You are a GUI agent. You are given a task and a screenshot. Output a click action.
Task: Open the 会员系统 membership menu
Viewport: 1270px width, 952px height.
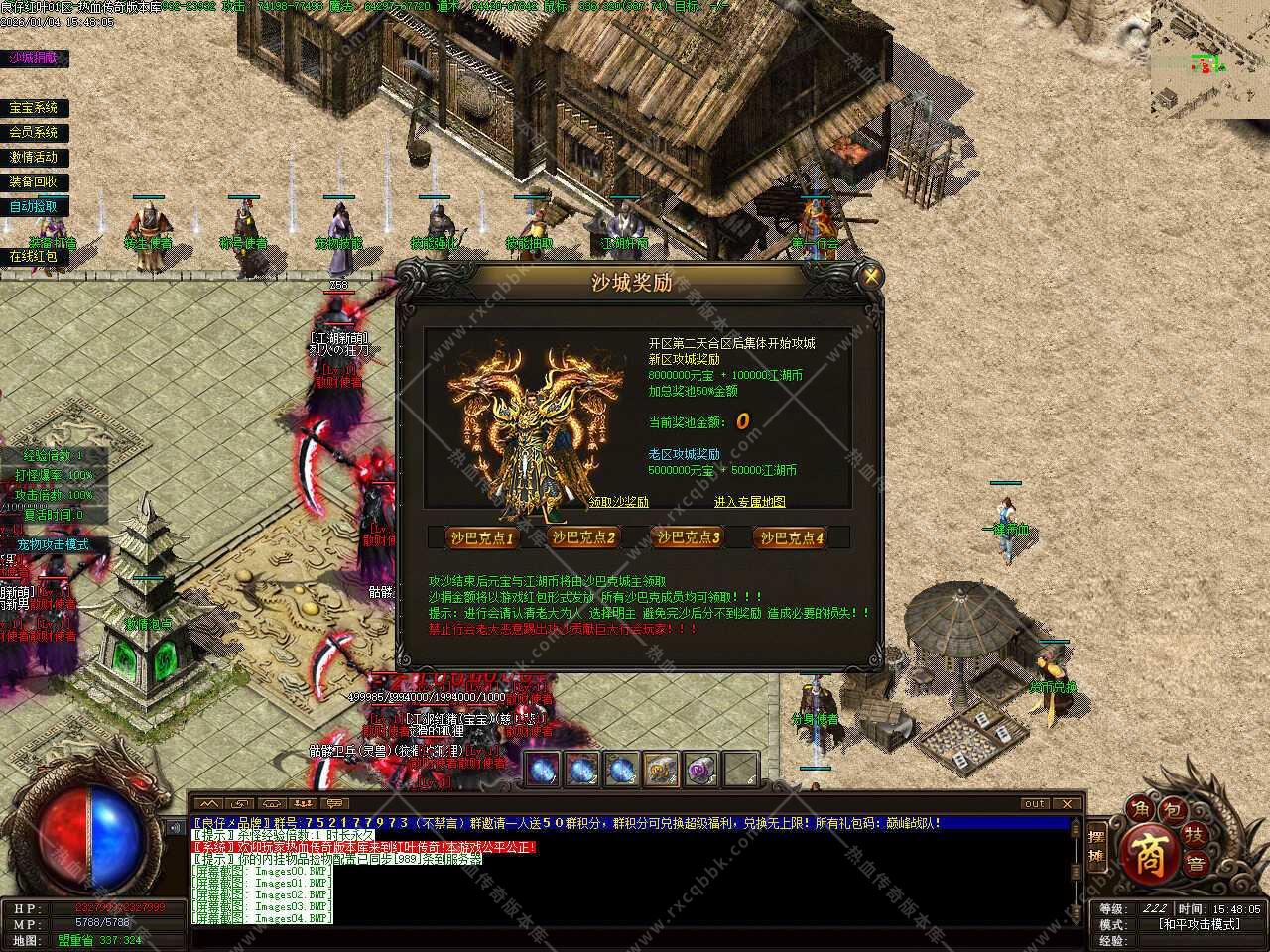tap(33, 132)
